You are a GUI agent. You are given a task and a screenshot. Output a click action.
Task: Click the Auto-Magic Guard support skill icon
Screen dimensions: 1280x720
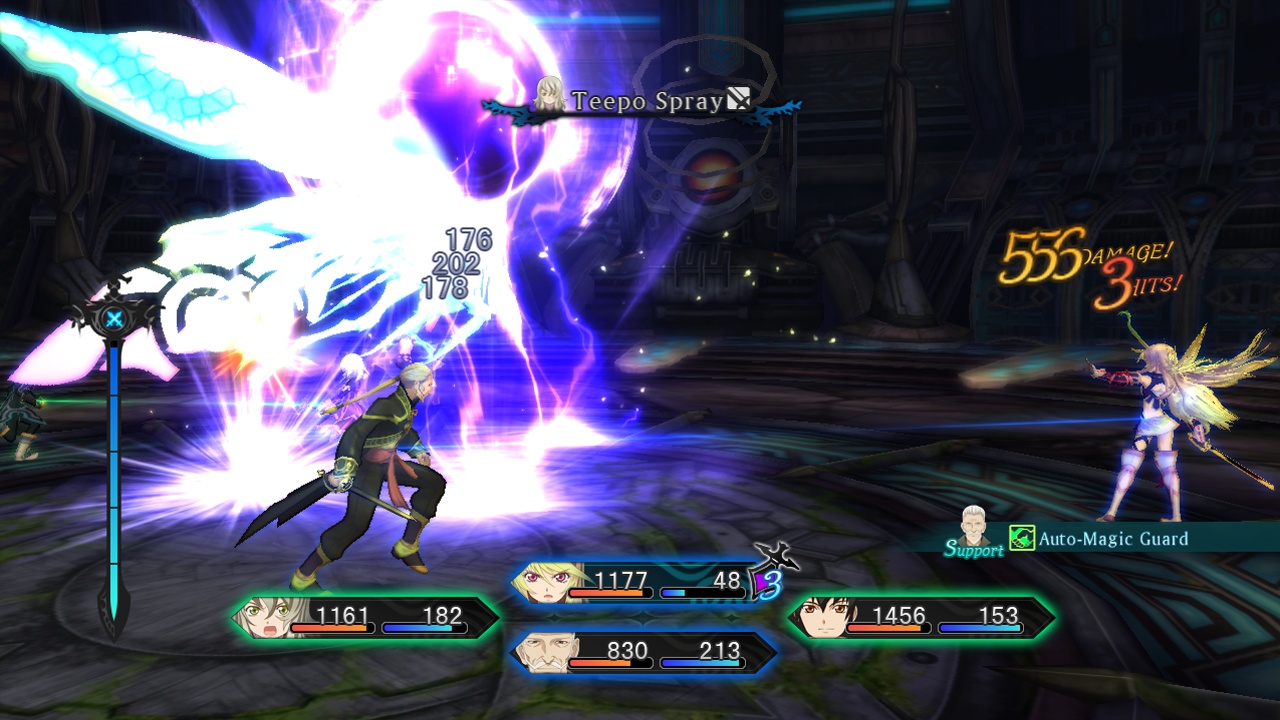click(1021, 539)
